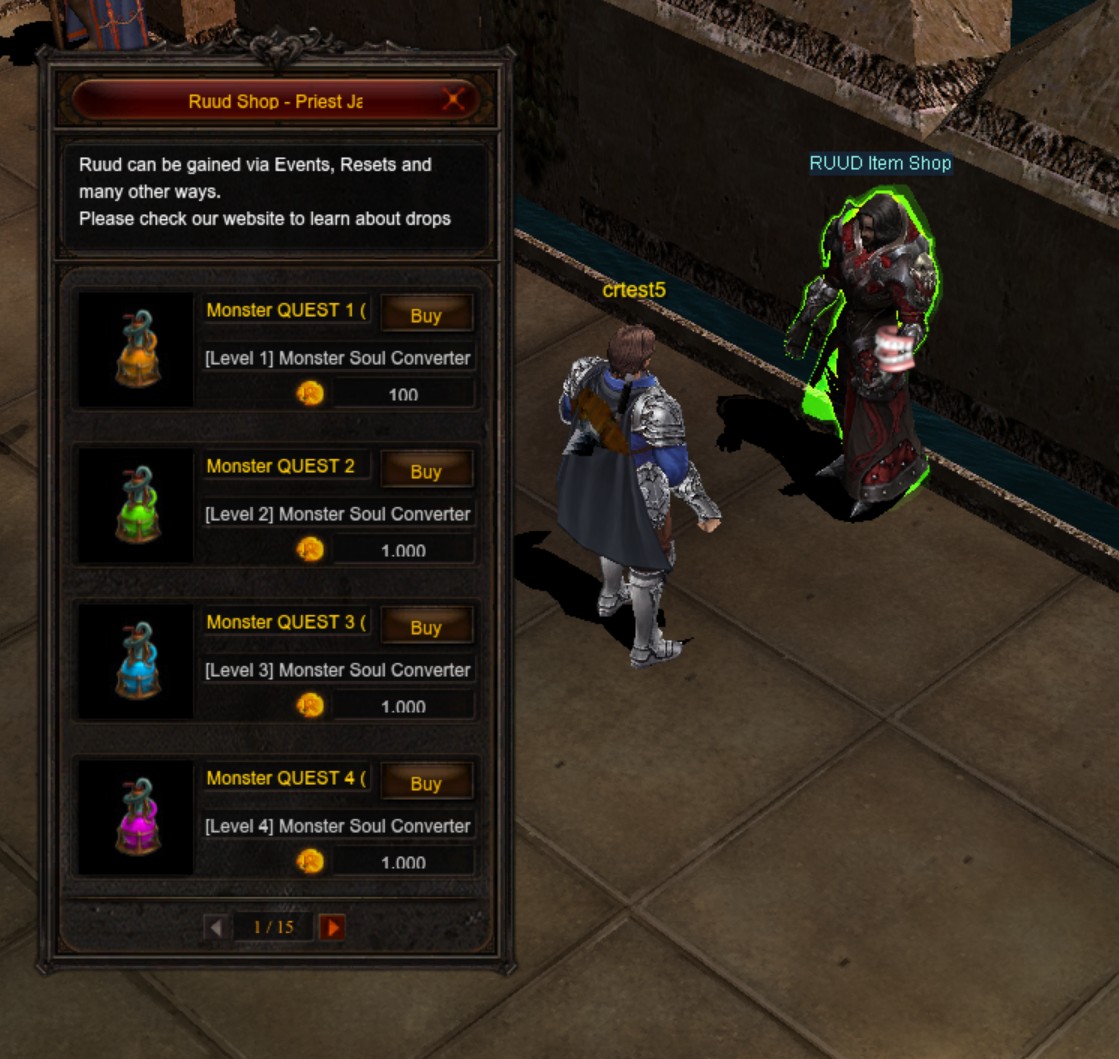Image resolution: width=1119 pixels, height=1059 pixels.
Task: Select the magenta Level 4 Soul Converter icon
Action: point(137,817)
